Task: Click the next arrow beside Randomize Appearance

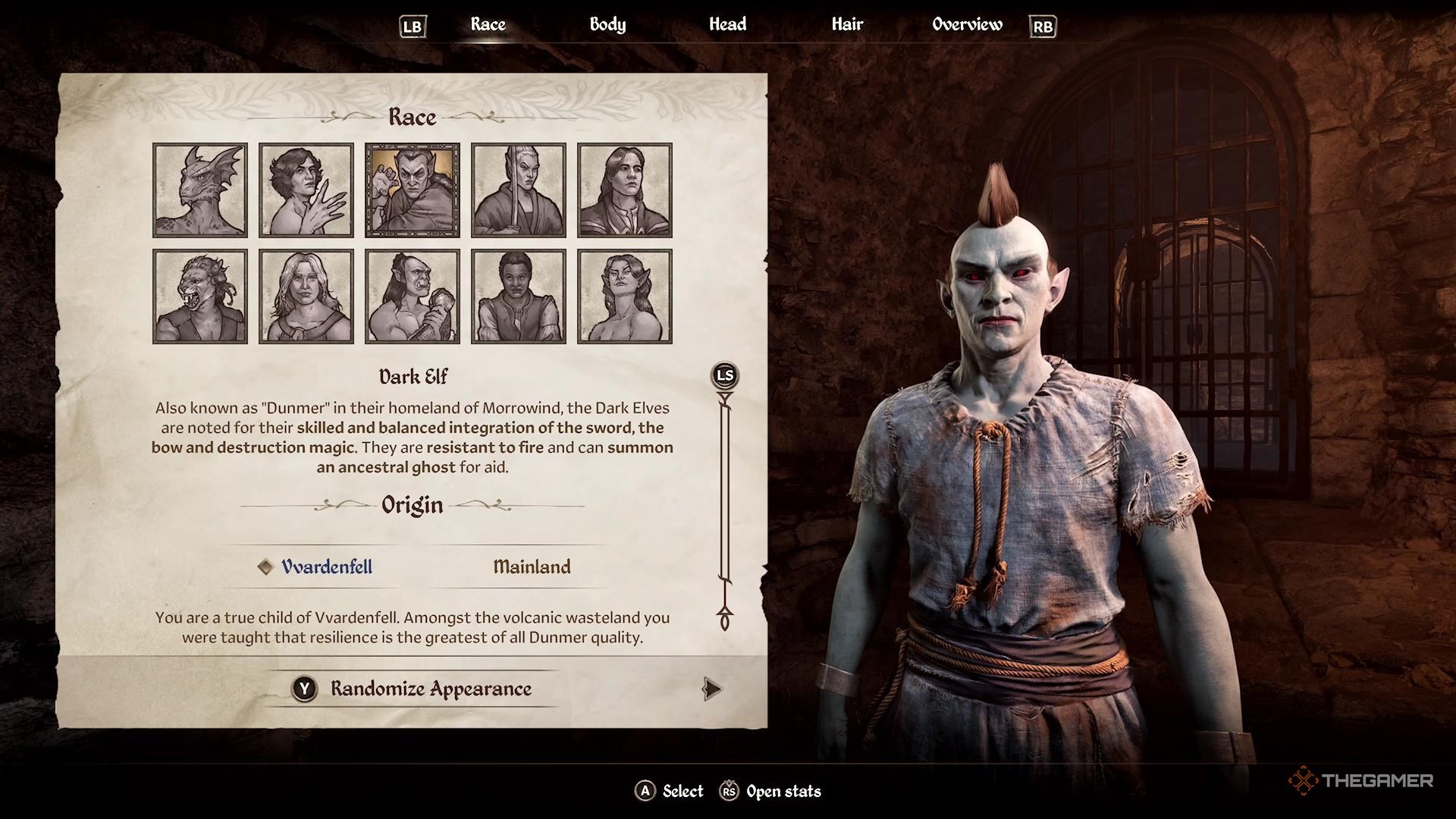Action: [711, 689]
